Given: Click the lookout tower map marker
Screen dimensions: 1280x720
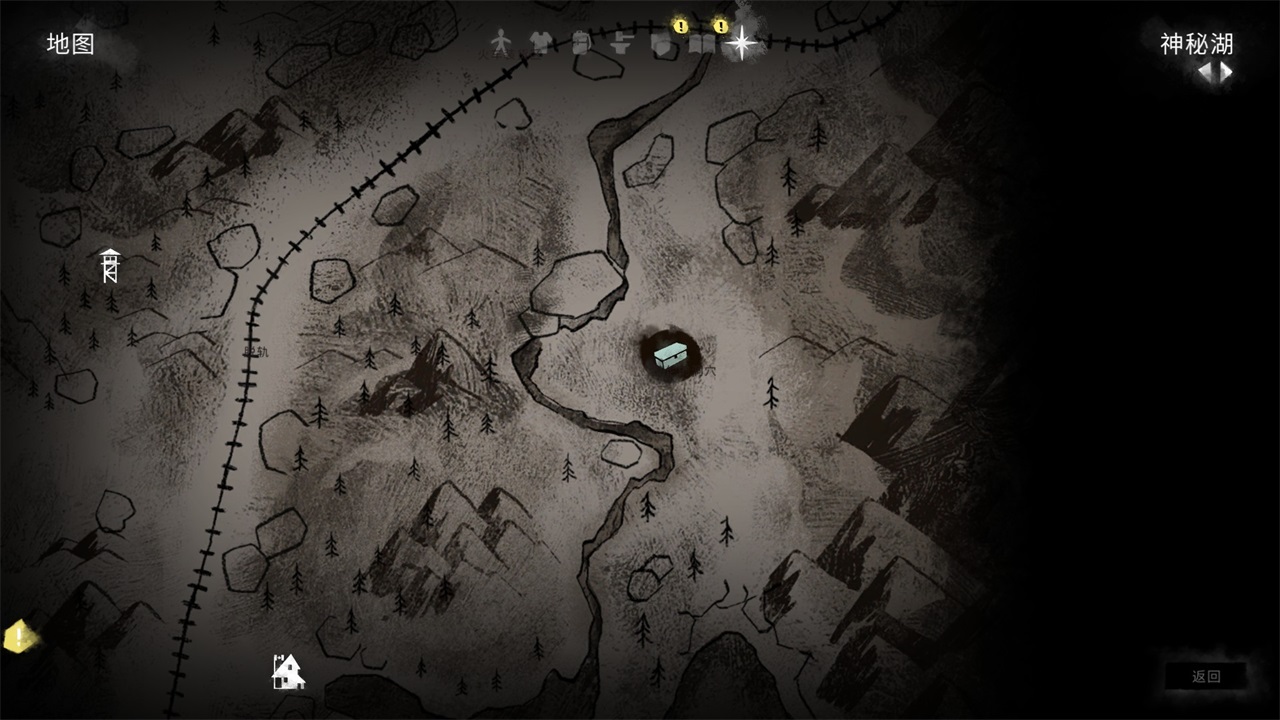Looking at the screenshot, I should (110, 265).
